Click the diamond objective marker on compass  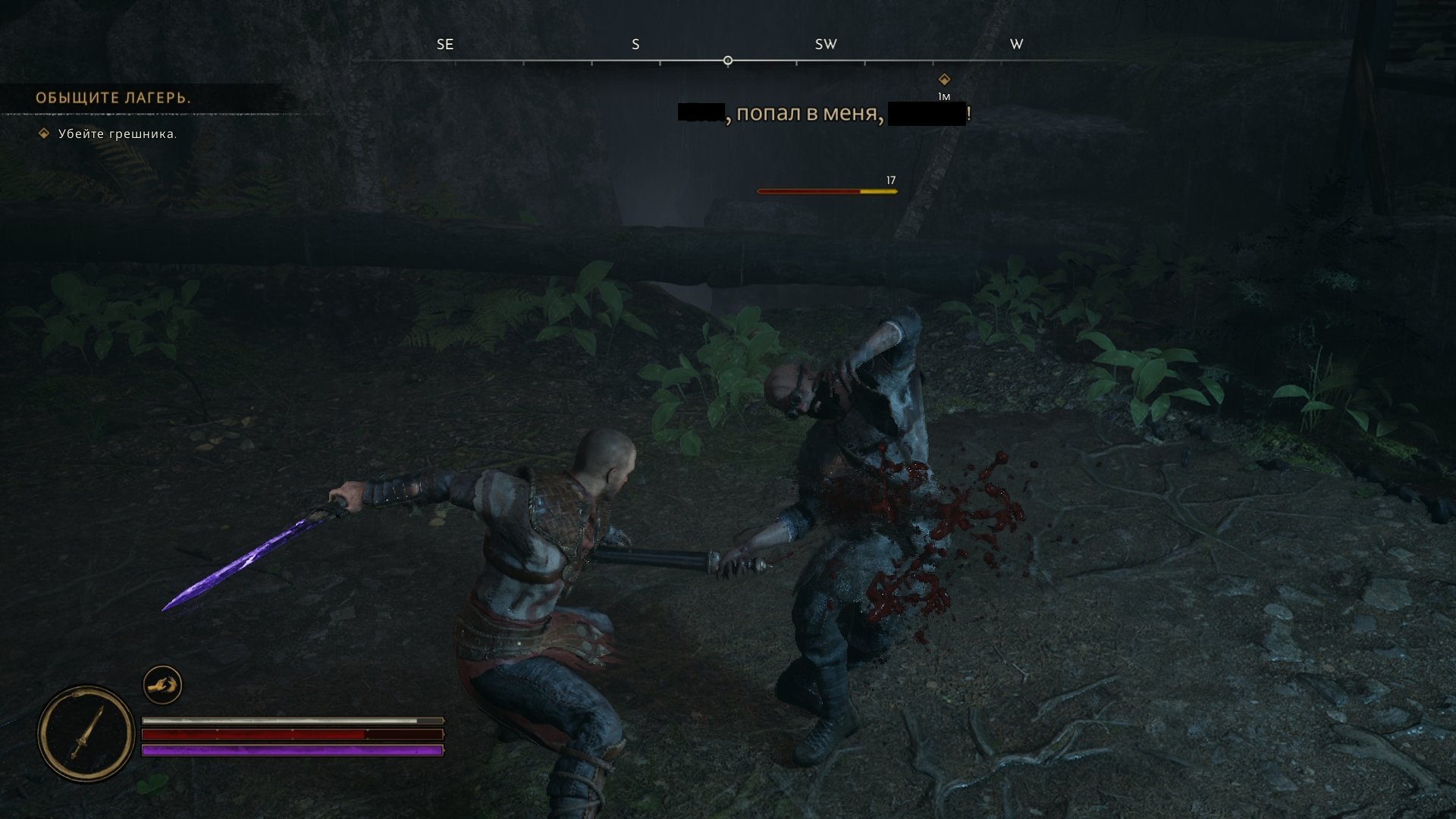click(x=944, y=79)
